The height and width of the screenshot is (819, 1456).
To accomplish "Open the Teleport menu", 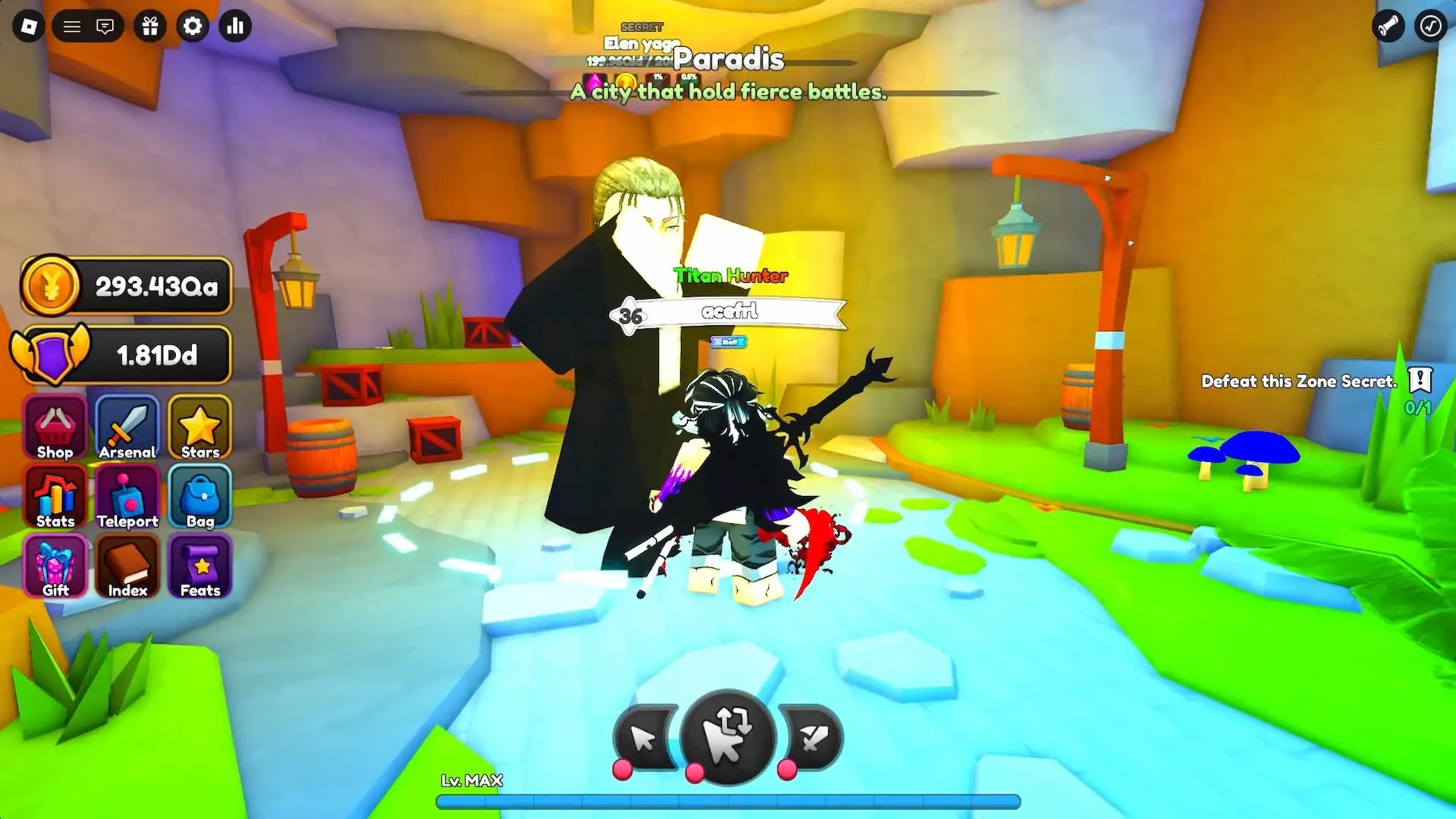I will click(x=127, y=498).
